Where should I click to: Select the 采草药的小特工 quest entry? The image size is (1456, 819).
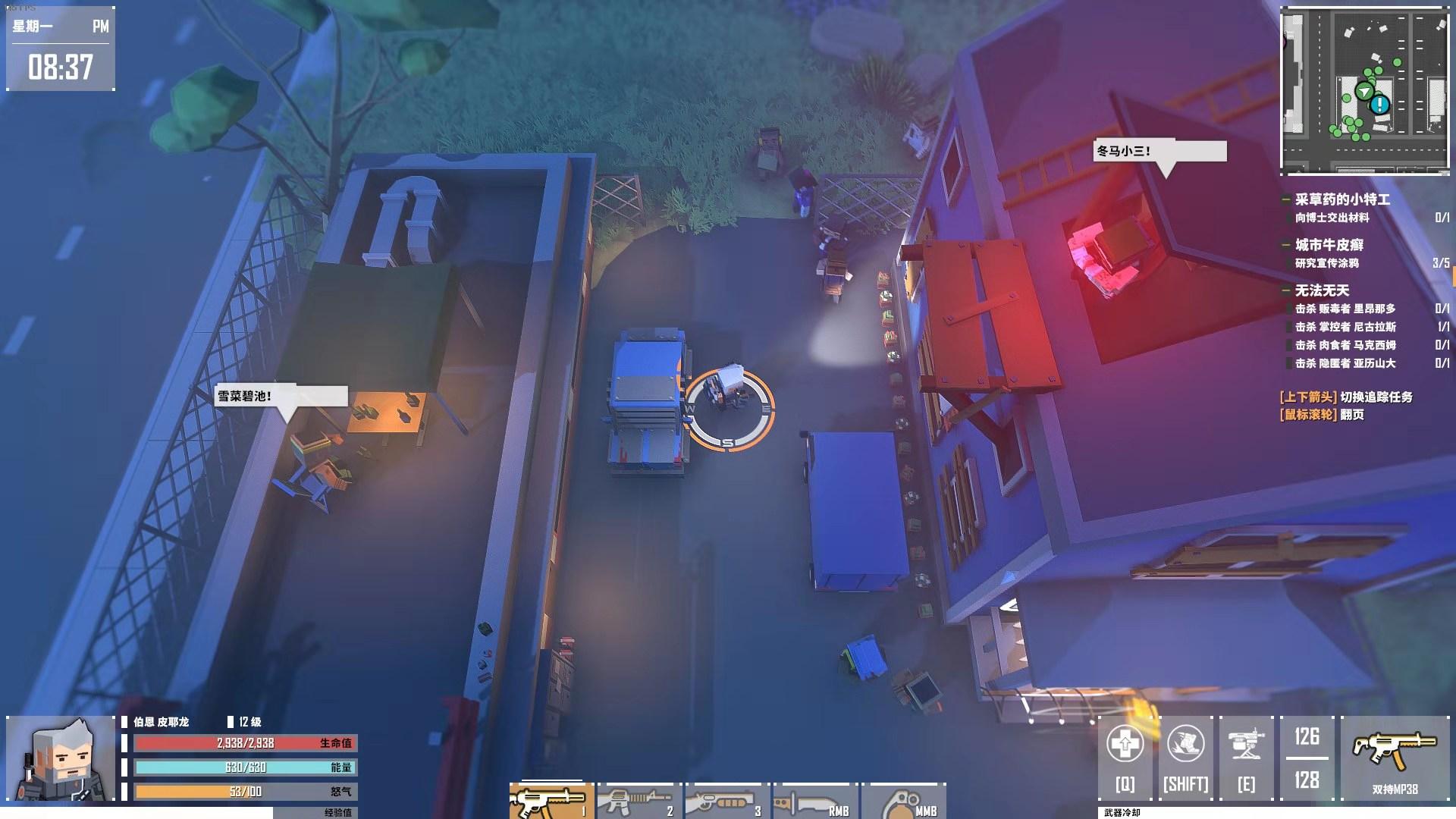(x=1341, y=199)
